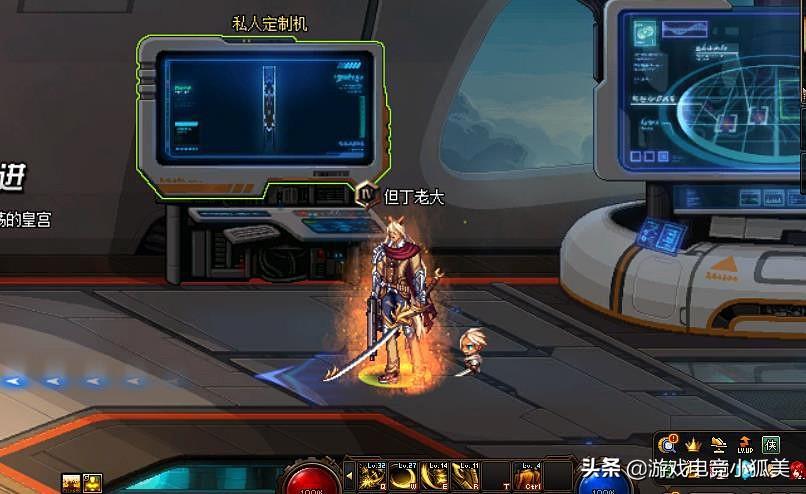Screen dimensions: 806x494
Task: Open the LV.UP level-up guide icon
Action: (x=744, y=444)
